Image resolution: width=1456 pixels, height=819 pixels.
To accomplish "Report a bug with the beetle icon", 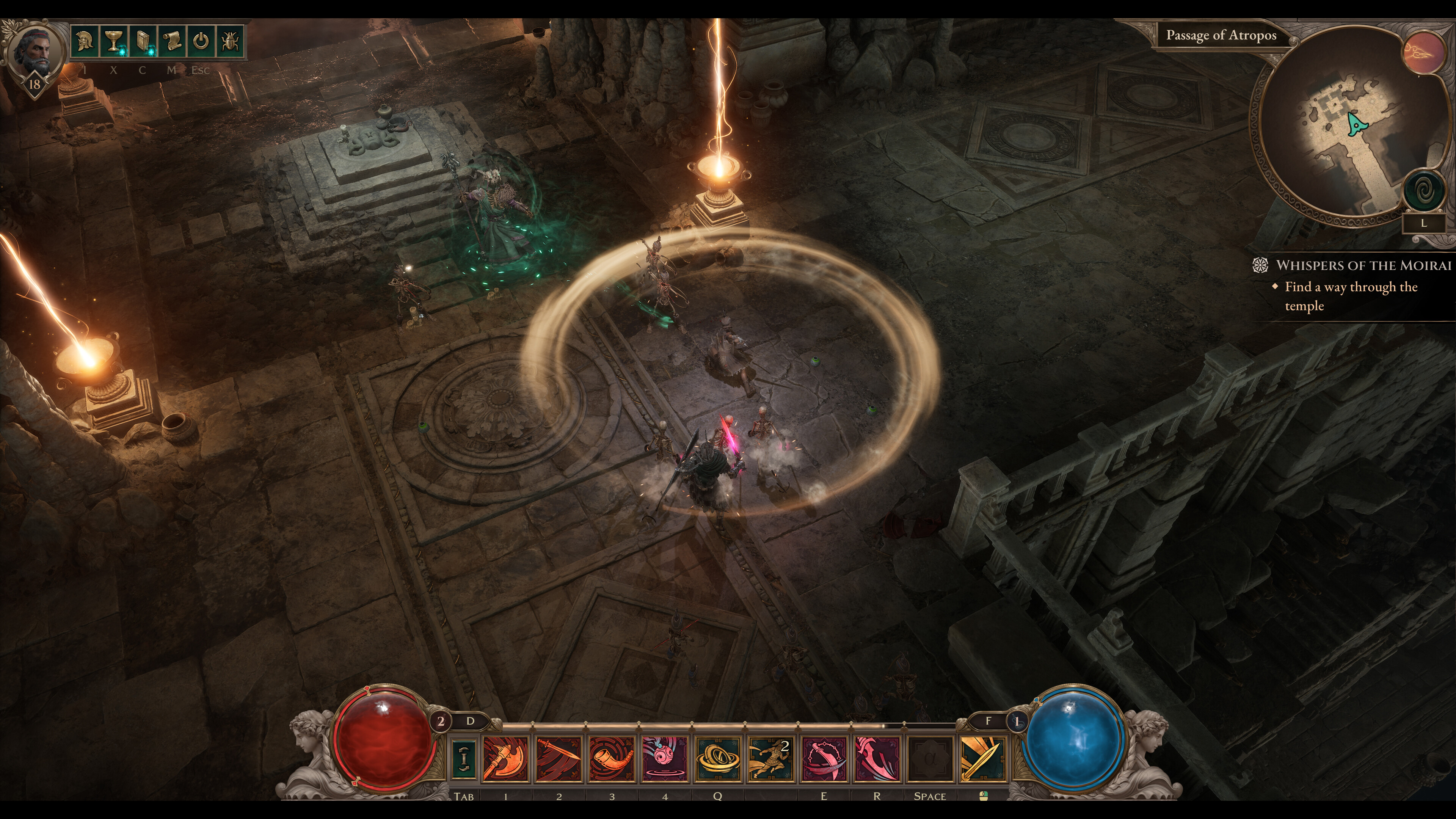I will click(x=231, y=41).
